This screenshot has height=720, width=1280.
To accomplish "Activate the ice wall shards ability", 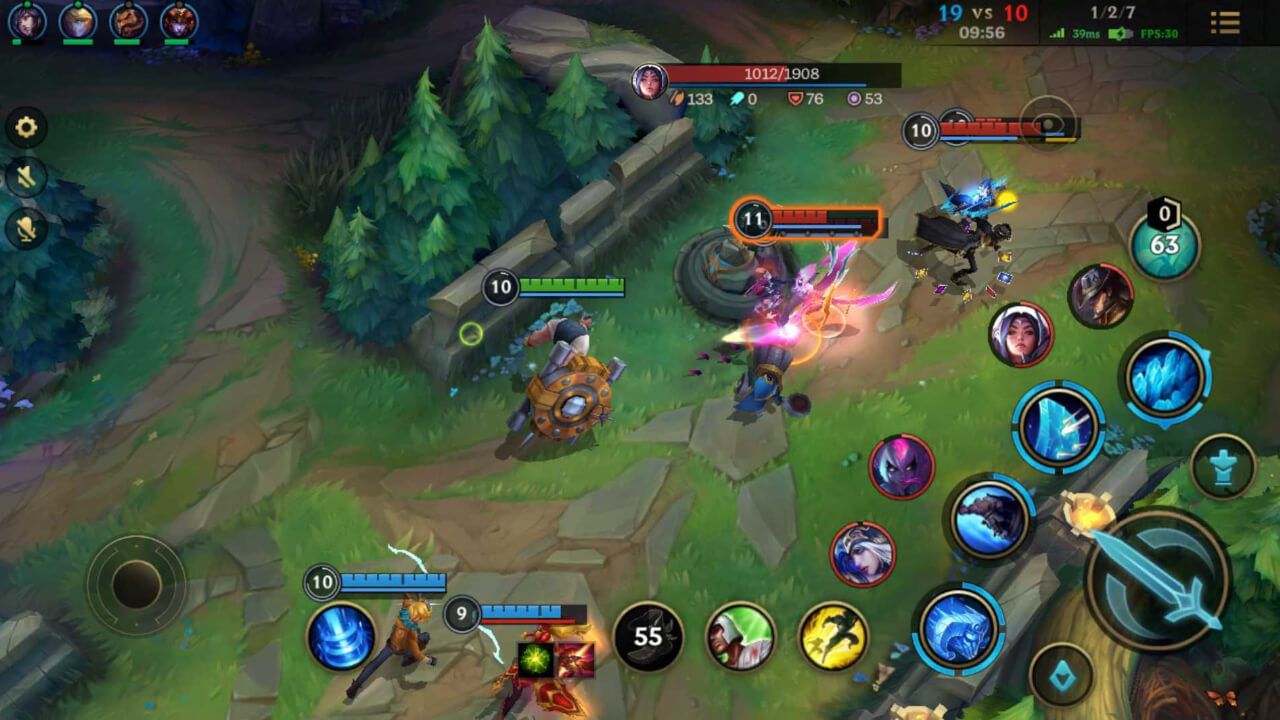I will point(1057,428).
